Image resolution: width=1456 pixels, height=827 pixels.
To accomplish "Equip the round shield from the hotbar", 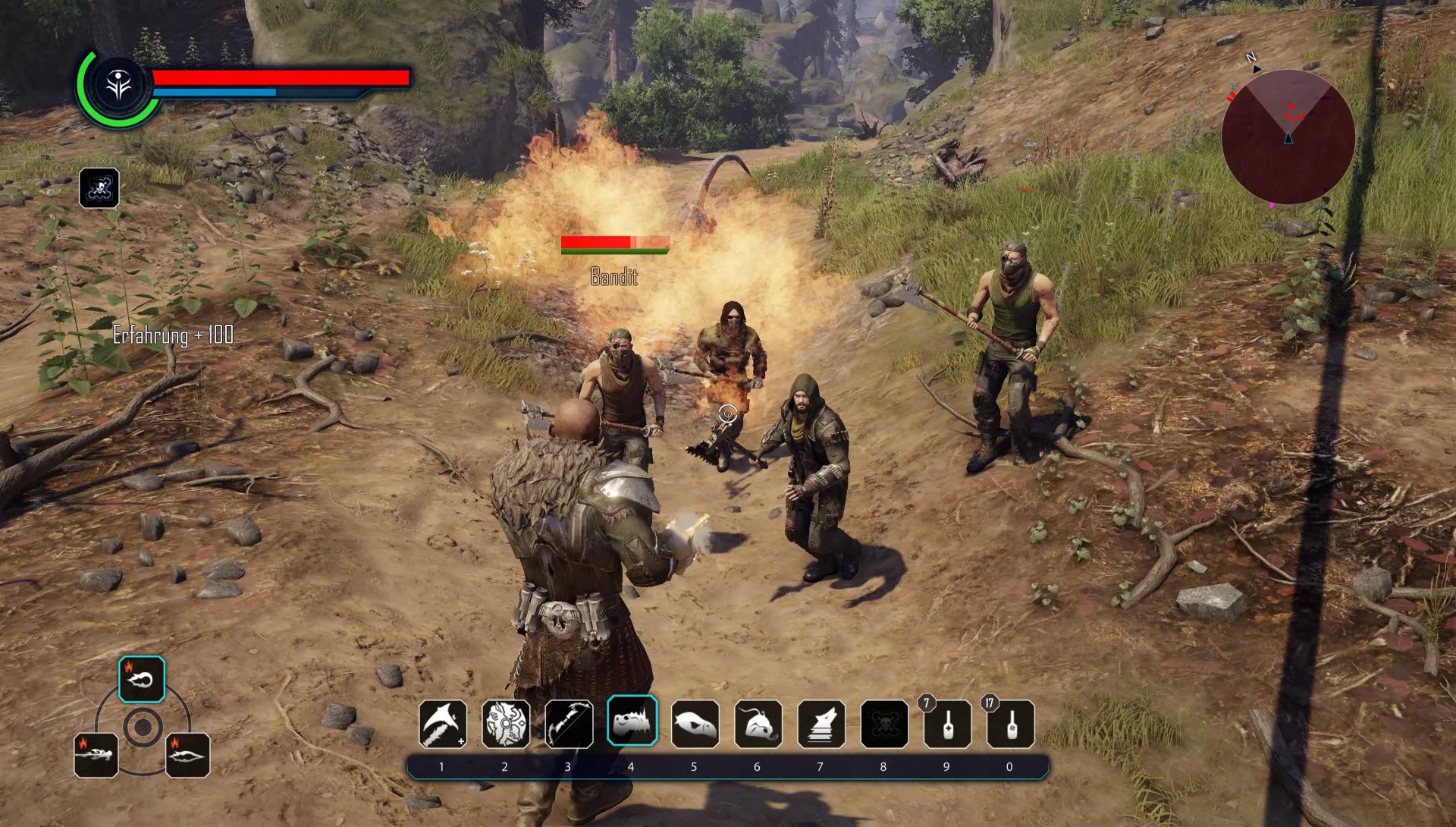I will (x=506, y=724).
